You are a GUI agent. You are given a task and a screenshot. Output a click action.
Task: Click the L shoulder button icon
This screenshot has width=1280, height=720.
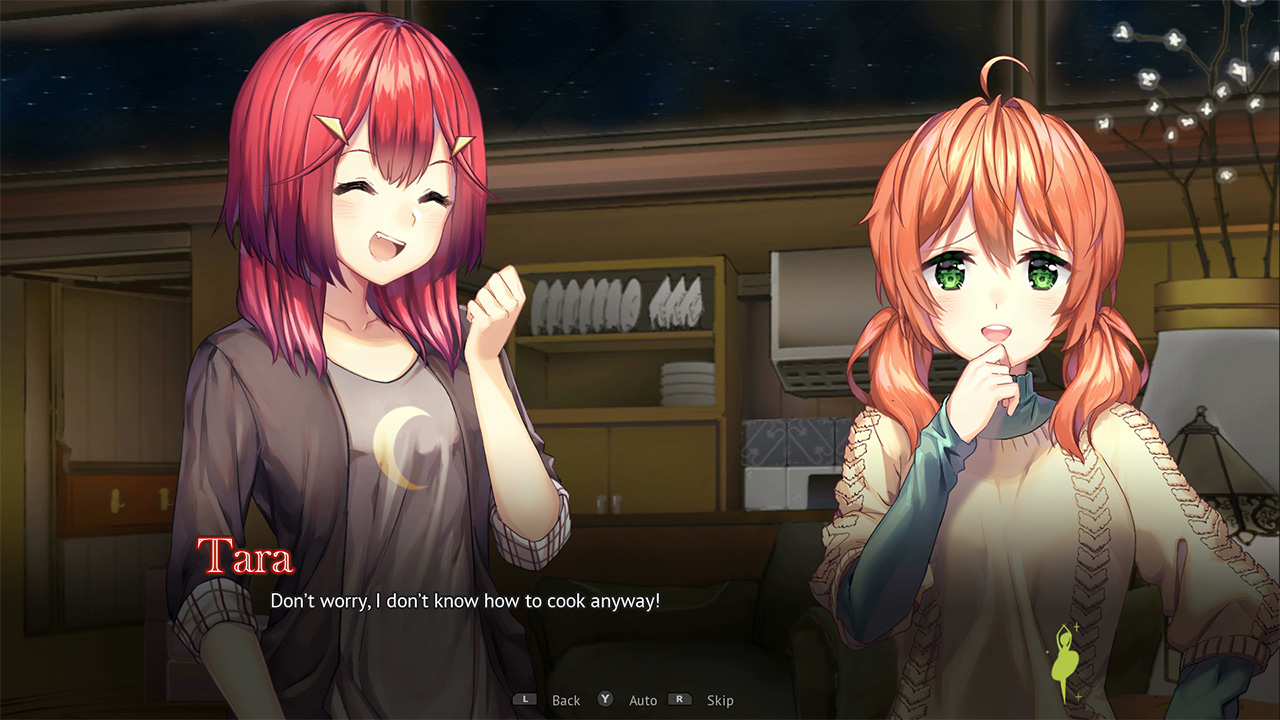(524, 700)
